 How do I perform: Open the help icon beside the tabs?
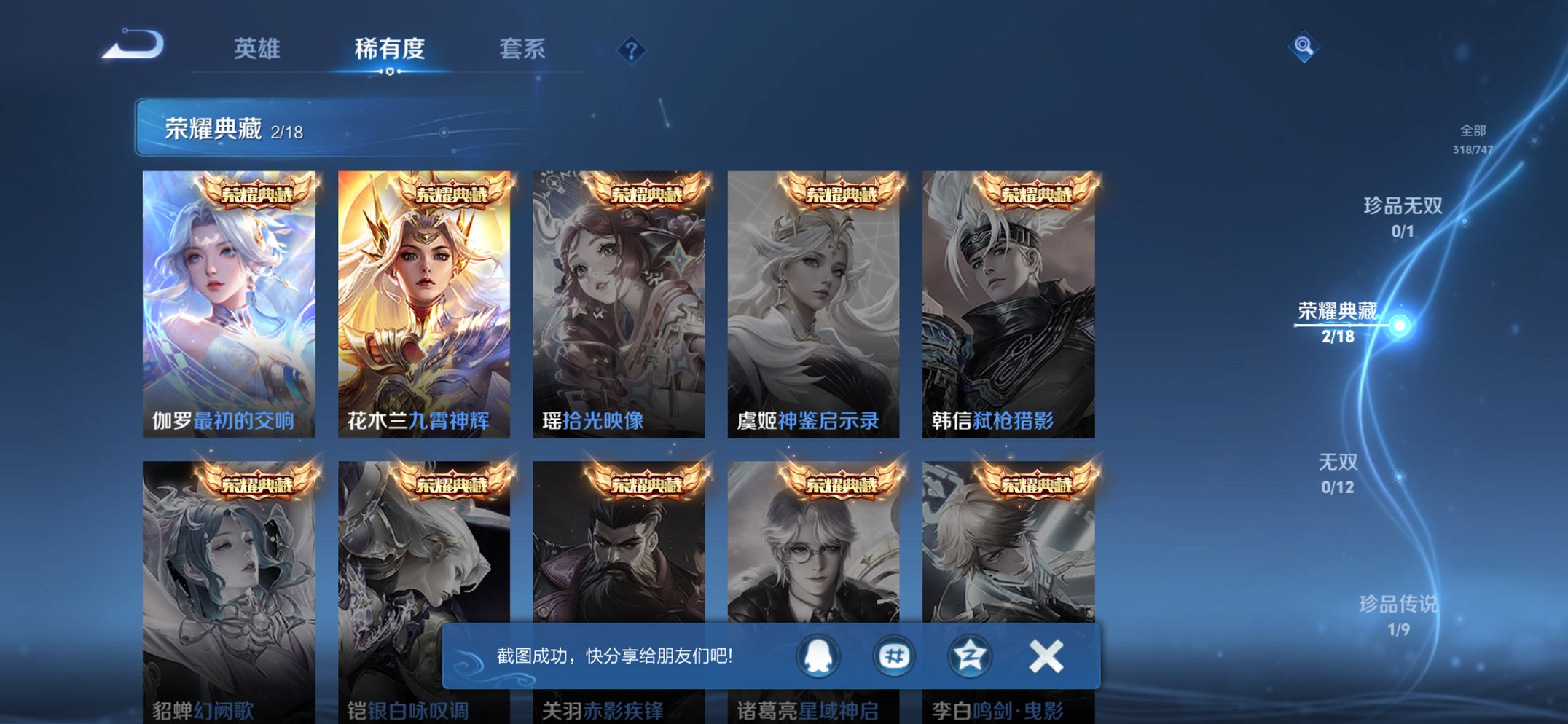(x=632, y=49)
